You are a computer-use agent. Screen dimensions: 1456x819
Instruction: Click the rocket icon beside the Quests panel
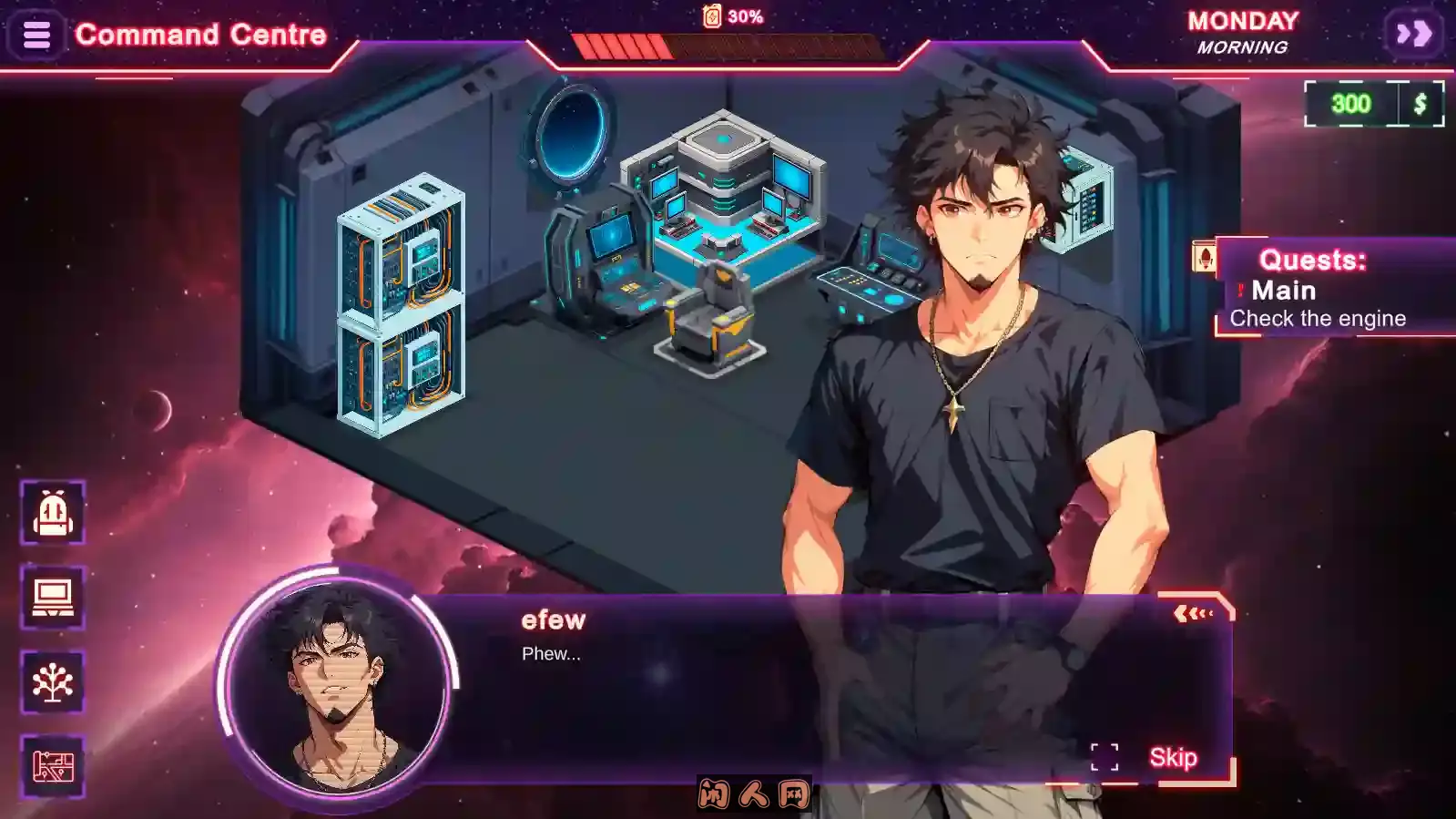point(1204,256)
